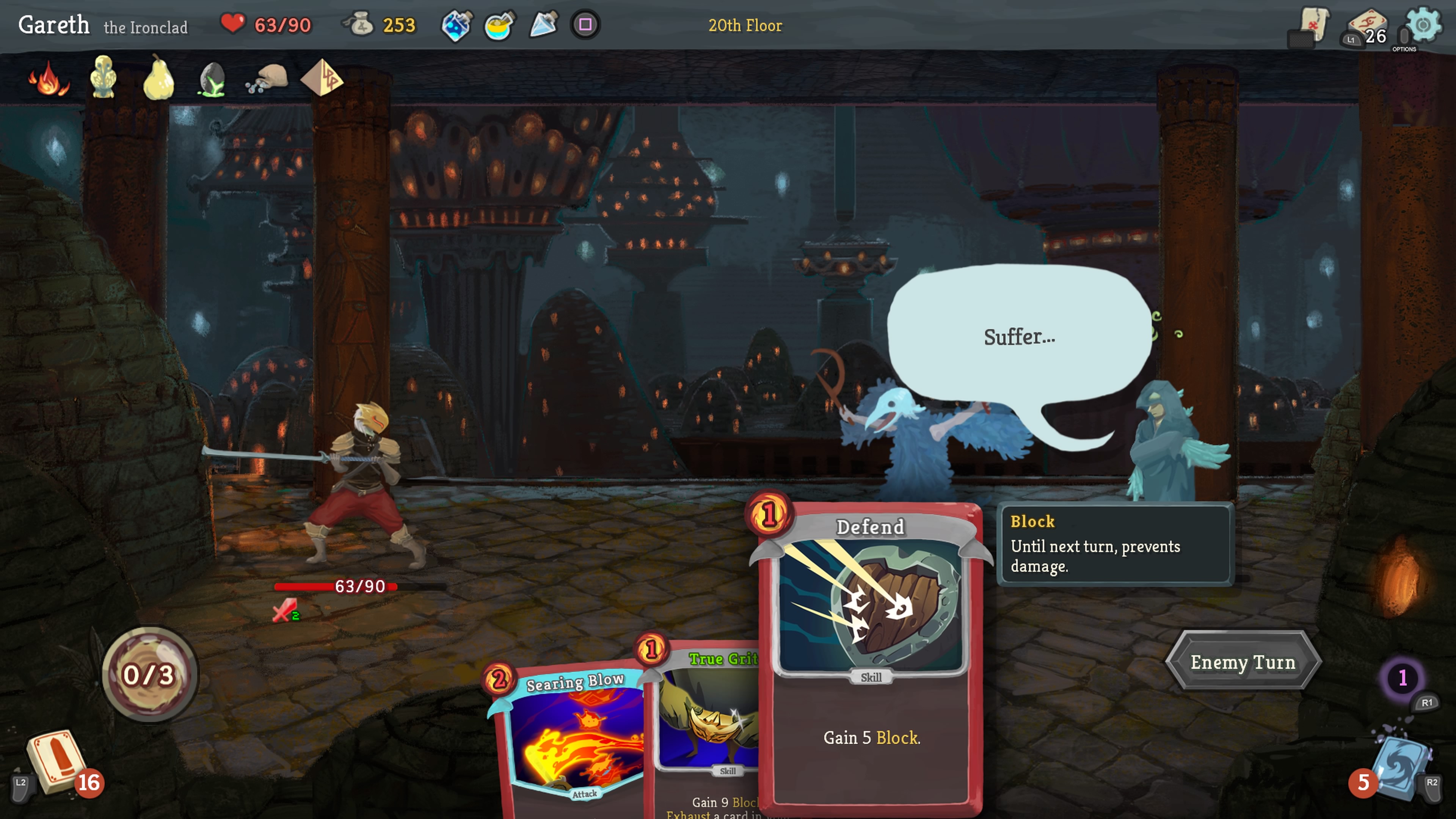Use the pale blue flask potion
Image resolution: width=1456 pixels, height=819 pixels.
[543, 25]
